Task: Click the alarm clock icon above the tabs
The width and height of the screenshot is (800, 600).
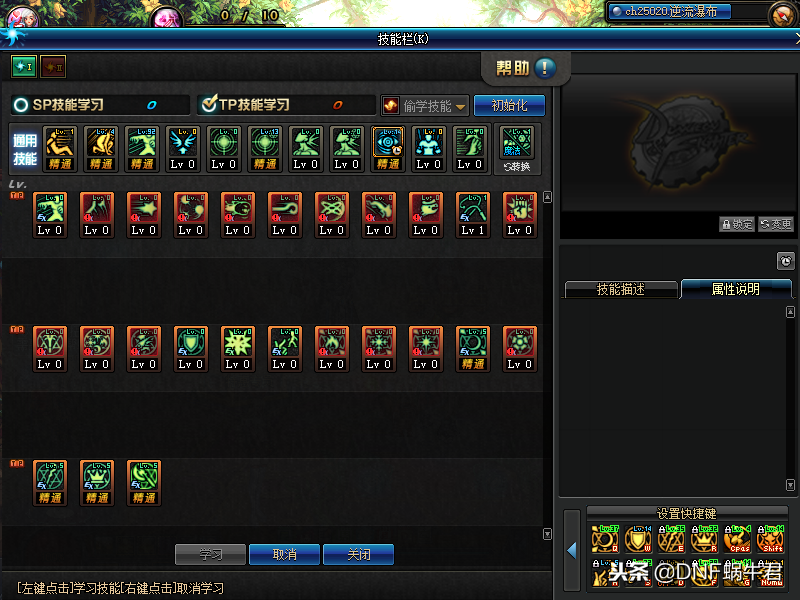Action: coord(785,261)
